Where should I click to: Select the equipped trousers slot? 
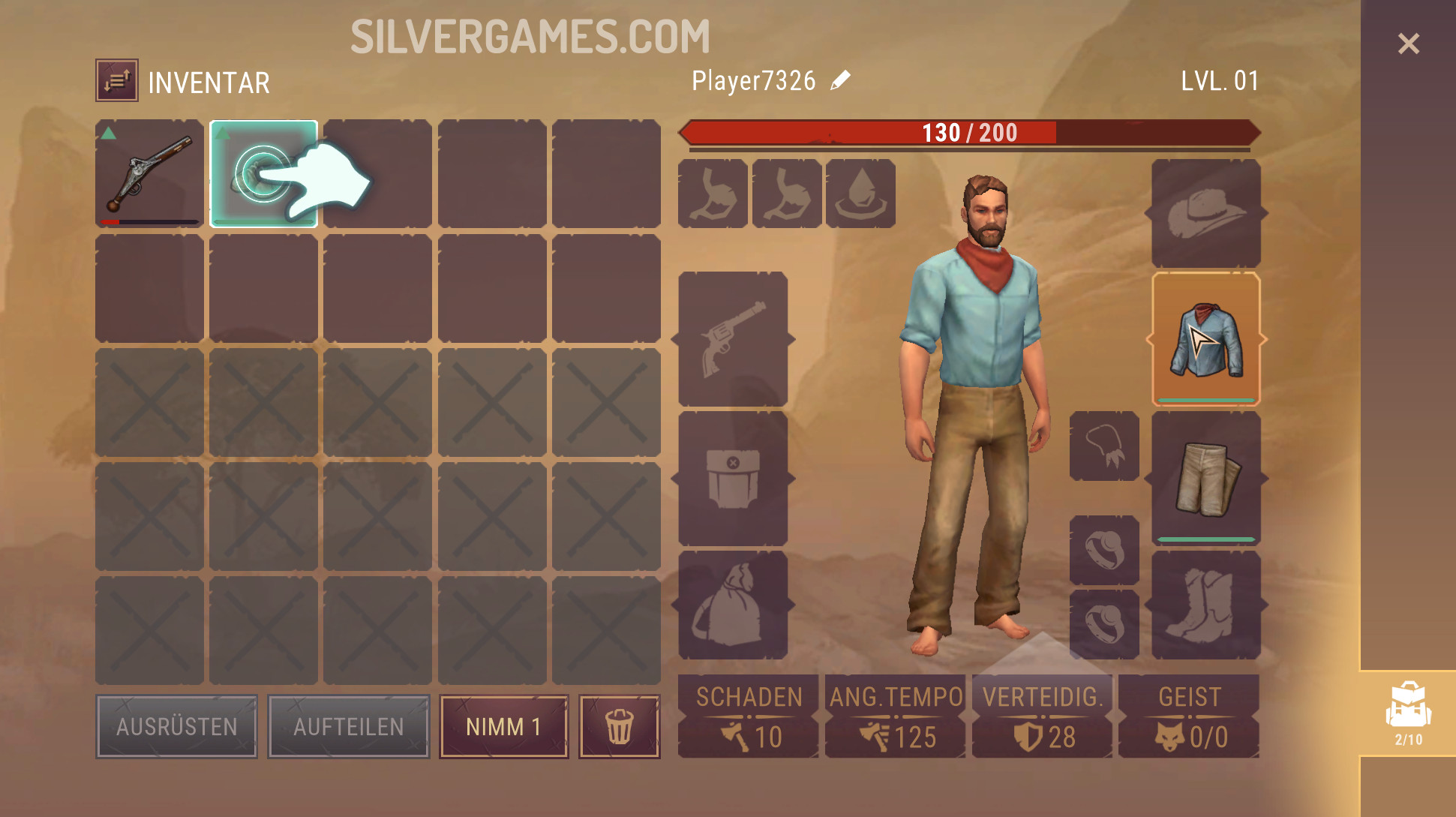(1205, 478)
